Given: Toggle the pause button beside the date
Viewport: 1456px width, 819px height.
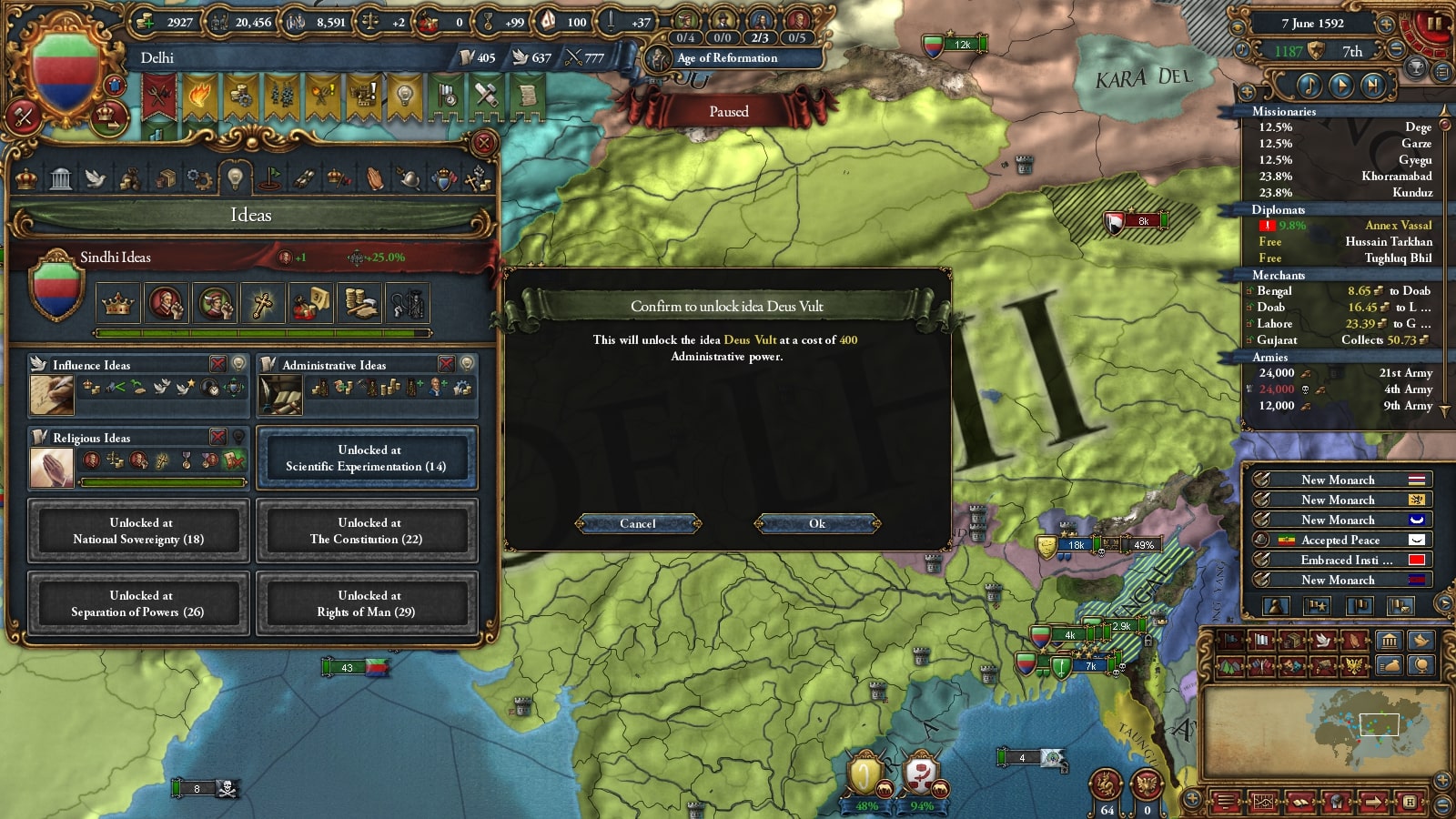Looking at the screenshot, I should tap(1435, 23).
